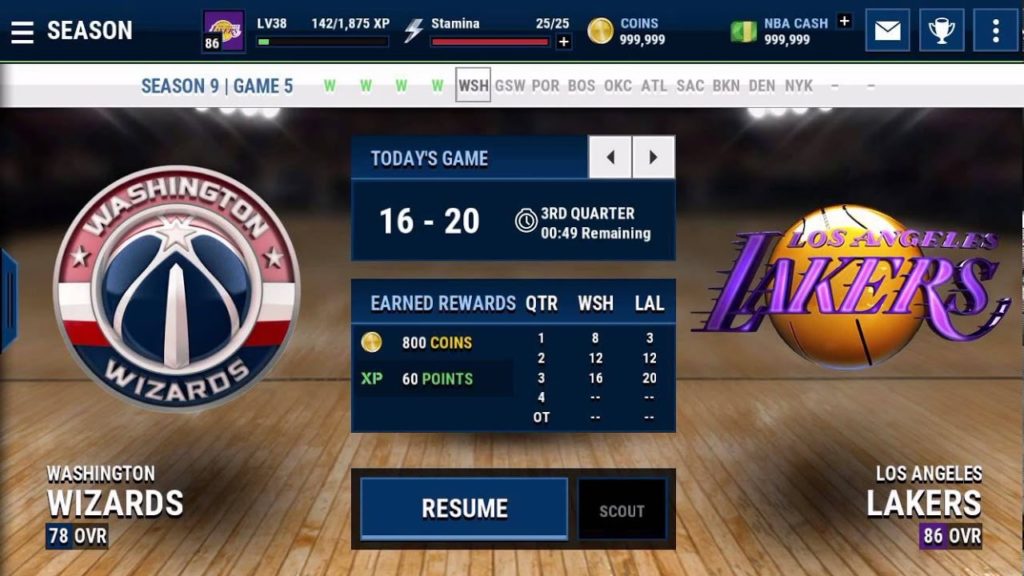Open the hamburger menu
Viewport: 1024px width, 576px height.
tap(22, 31)
